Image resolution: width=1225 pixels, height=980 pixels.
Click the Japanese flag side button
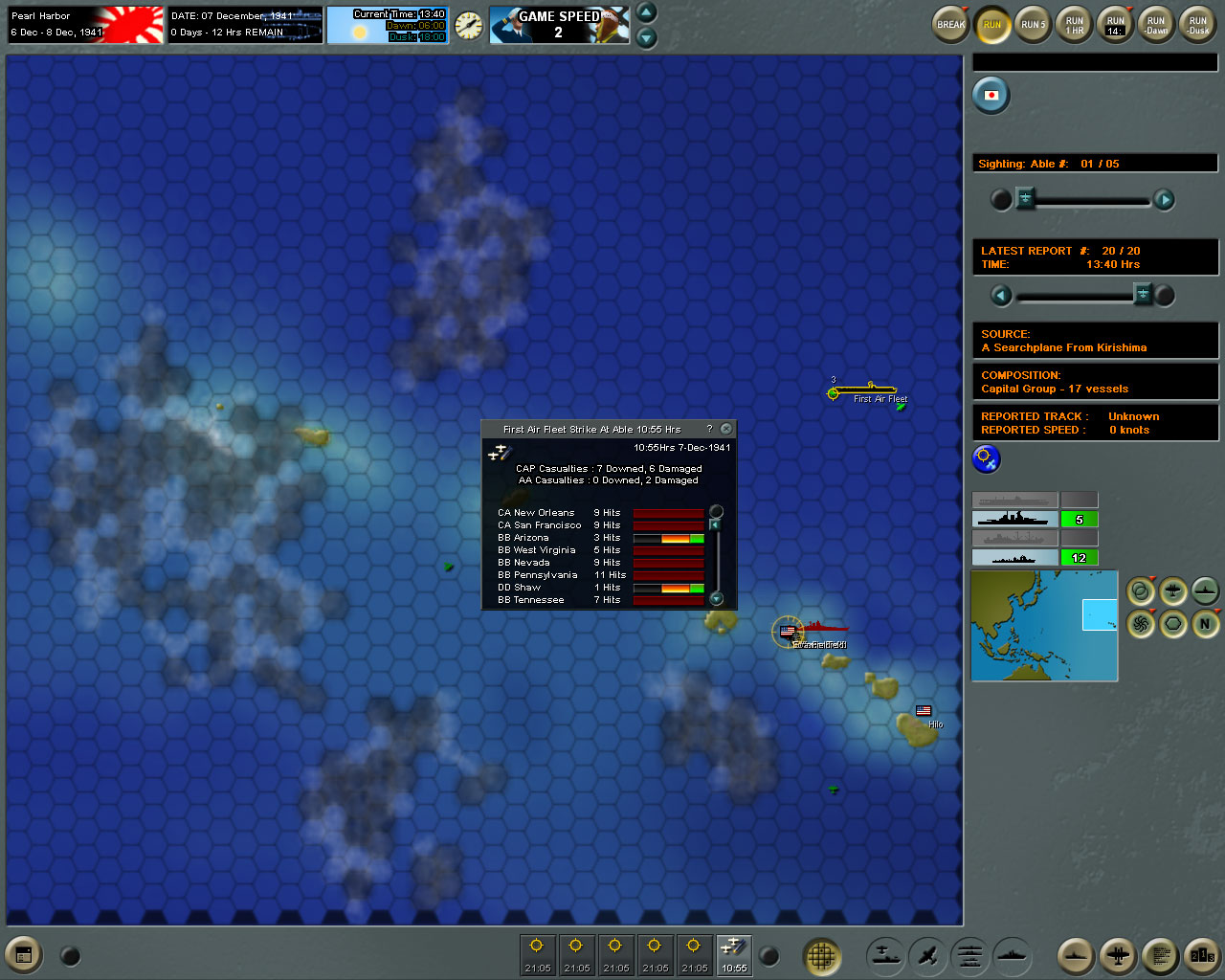(x=991, y=95)
